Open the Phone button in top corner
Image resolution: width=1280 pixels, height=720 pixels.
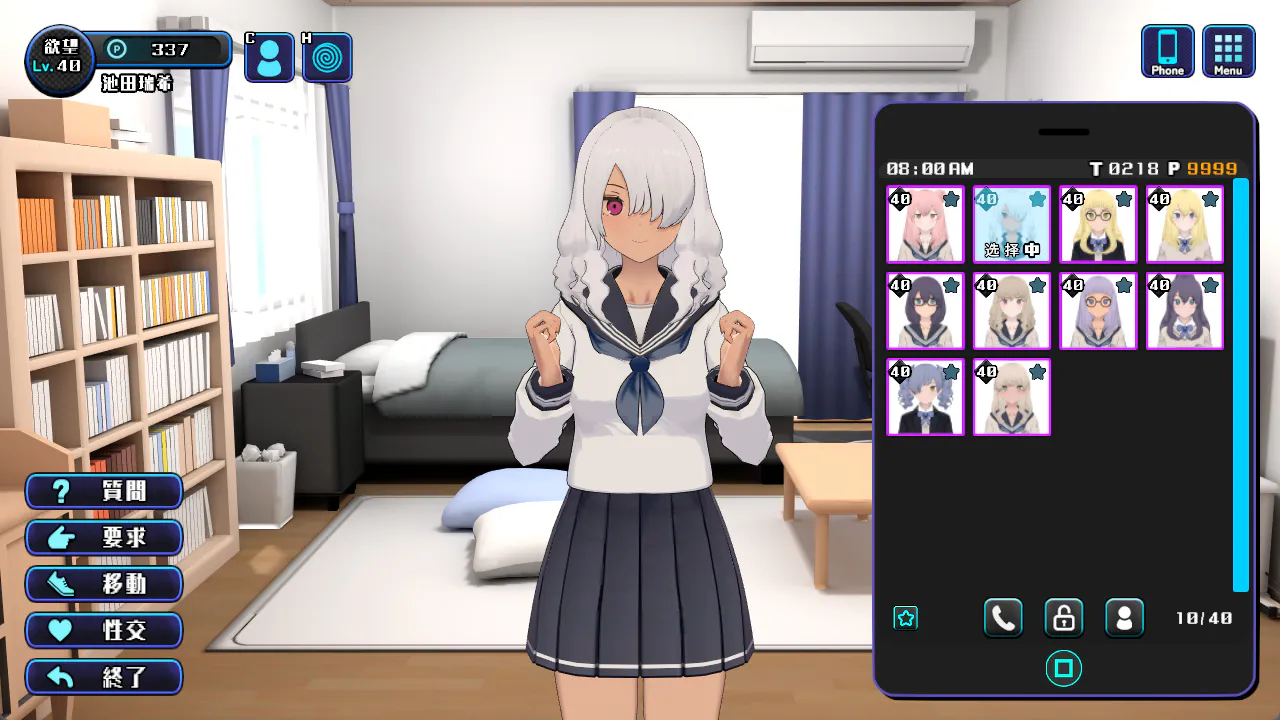click(x=1167, y=52)
